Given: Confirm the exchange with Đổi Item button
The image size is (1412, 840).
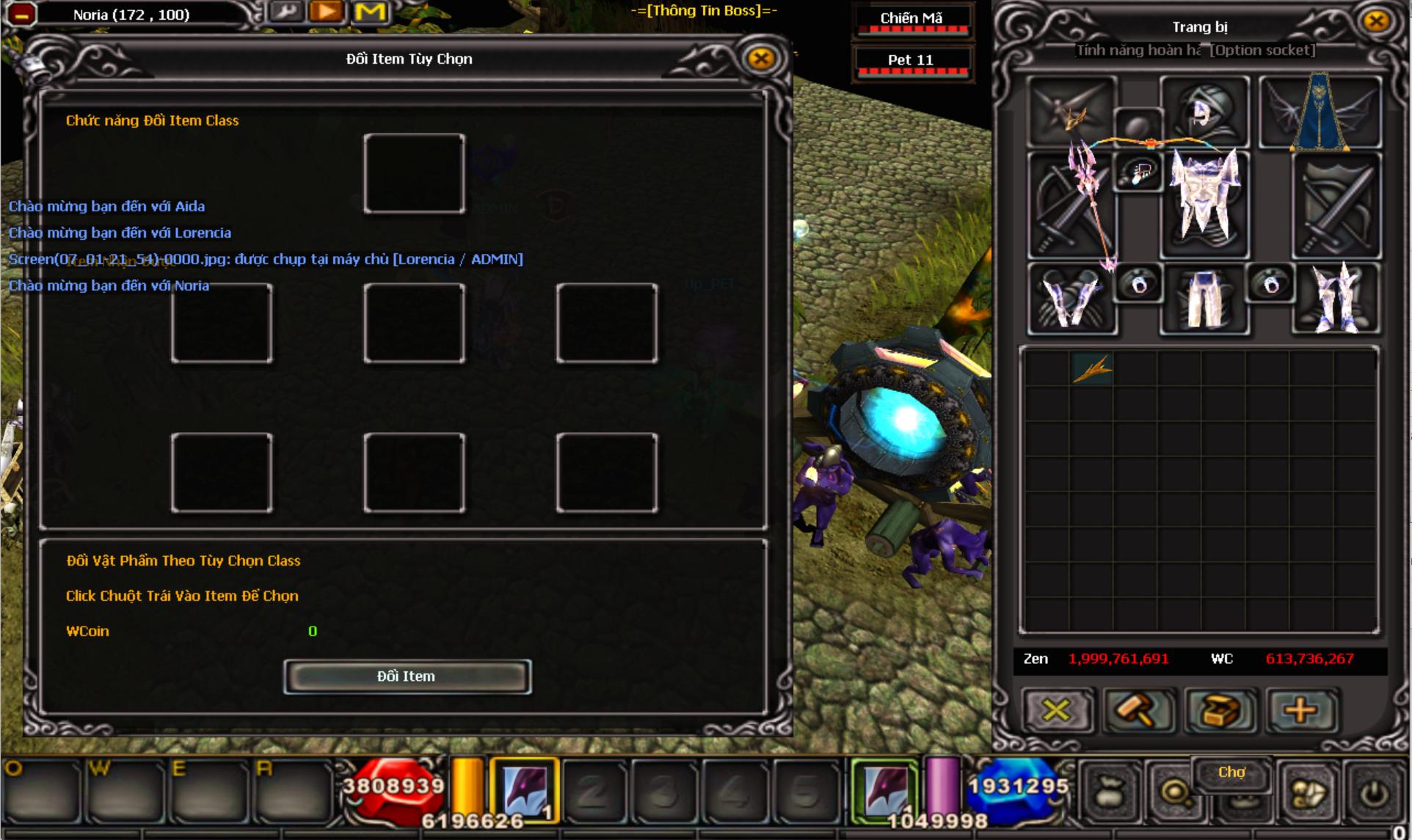Looking at the screenshot, I should coord(407,676).
